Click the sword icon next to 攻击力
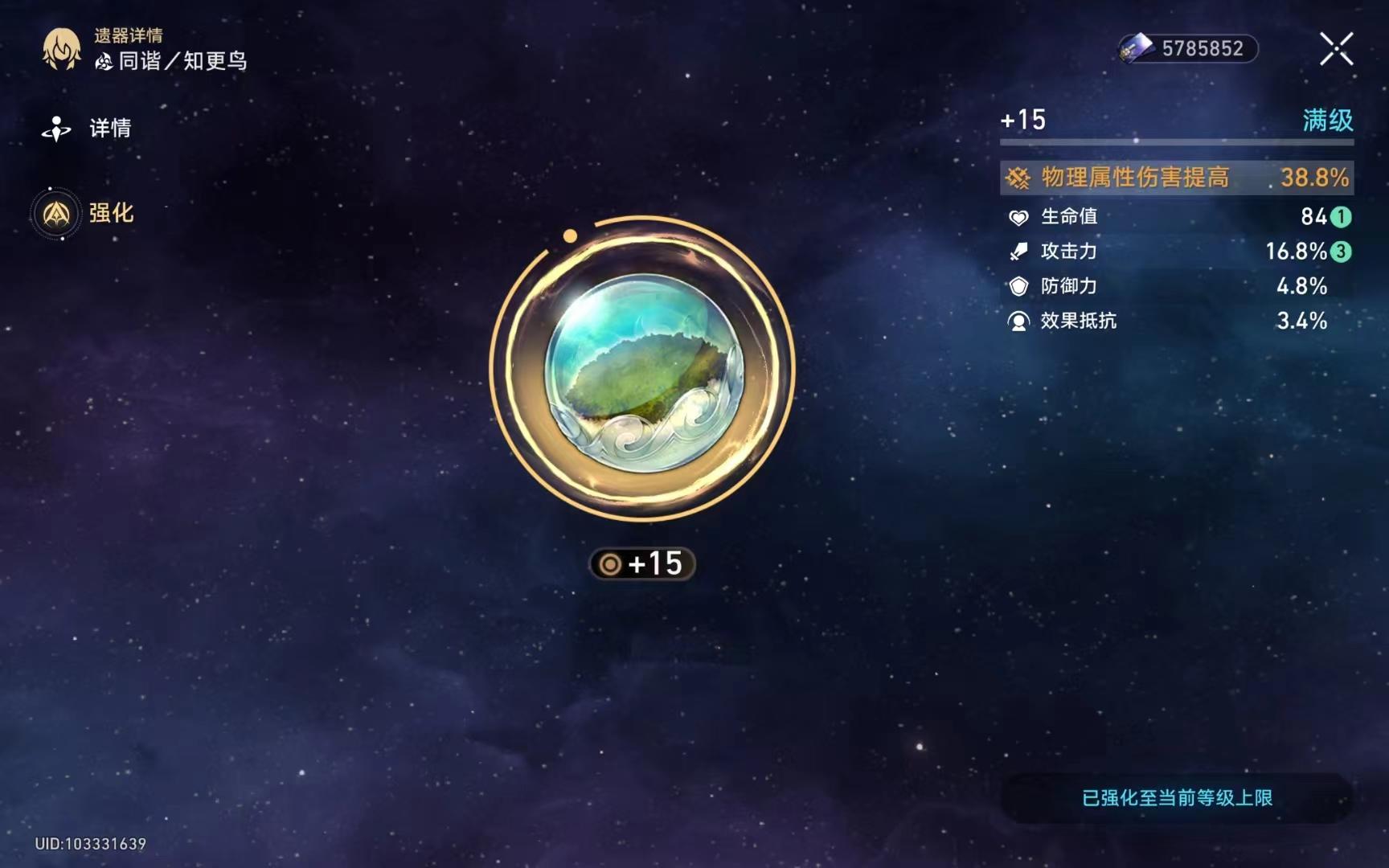The image size is (1389, 868). pyautogui.click(x=1019, y=251)
